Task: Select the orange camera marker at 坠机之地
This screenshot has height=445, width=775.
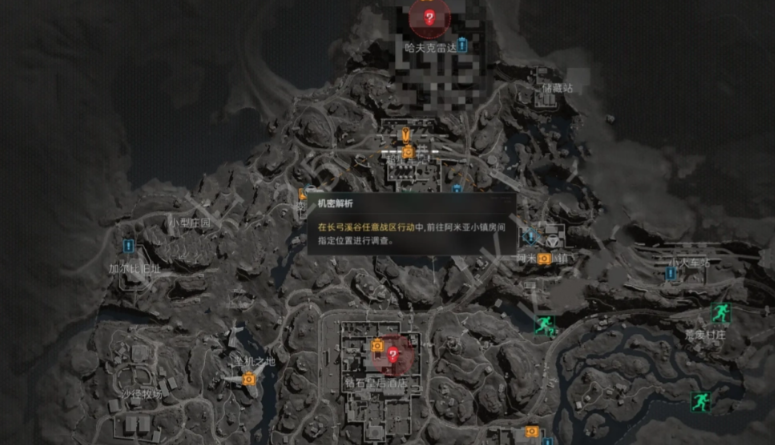Action: 250,379
